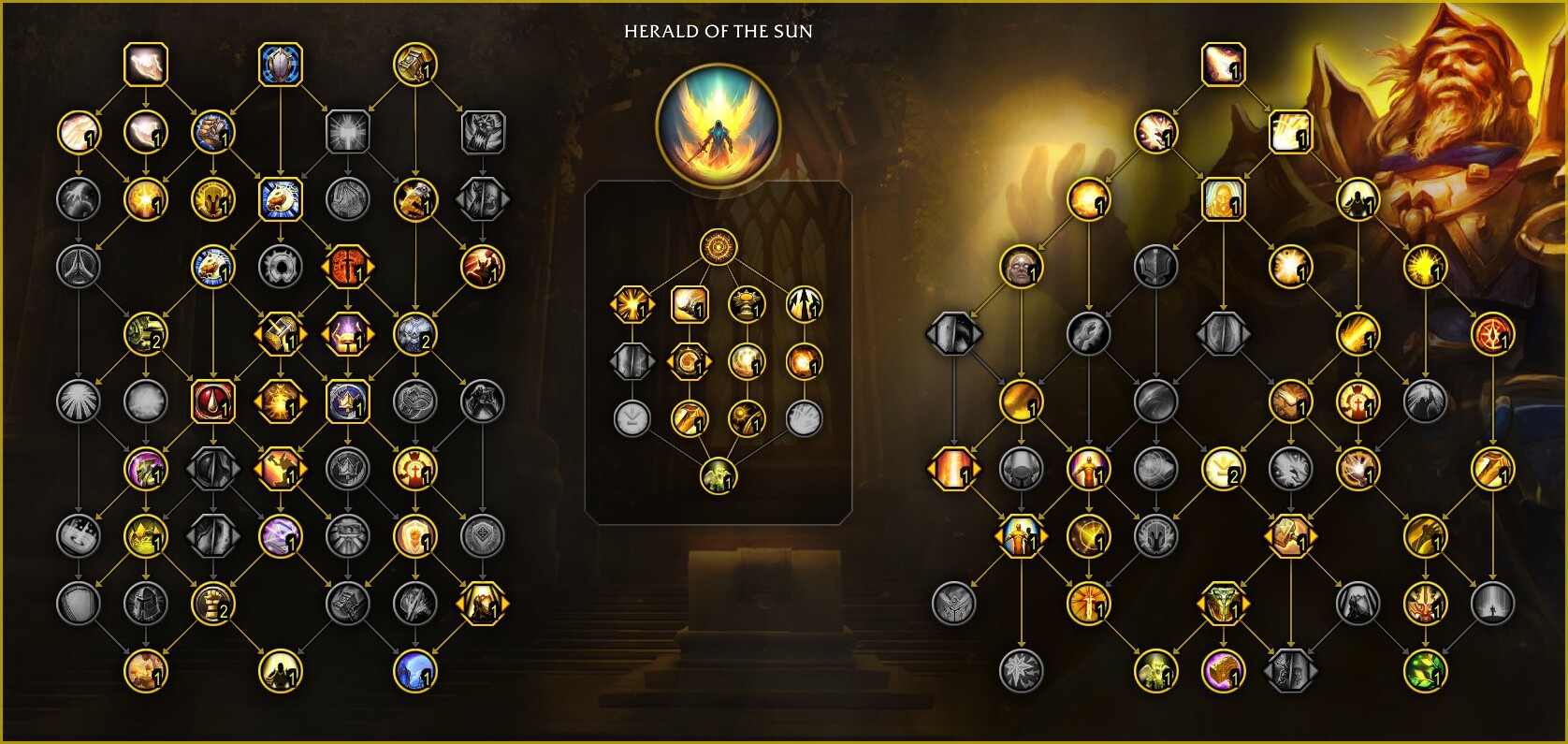Select the square Divine Steed horse talent
The width and height of the screenshot is (1568, 744).
click(x=281, y=199)
